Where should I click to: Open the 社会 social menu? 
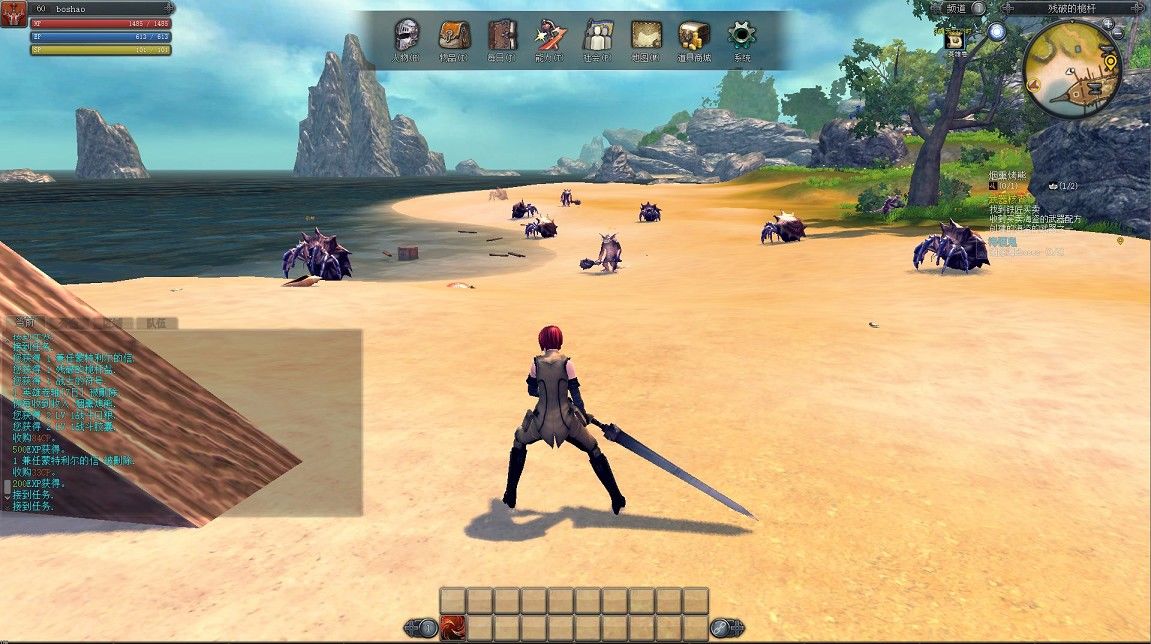pos(598,36)
